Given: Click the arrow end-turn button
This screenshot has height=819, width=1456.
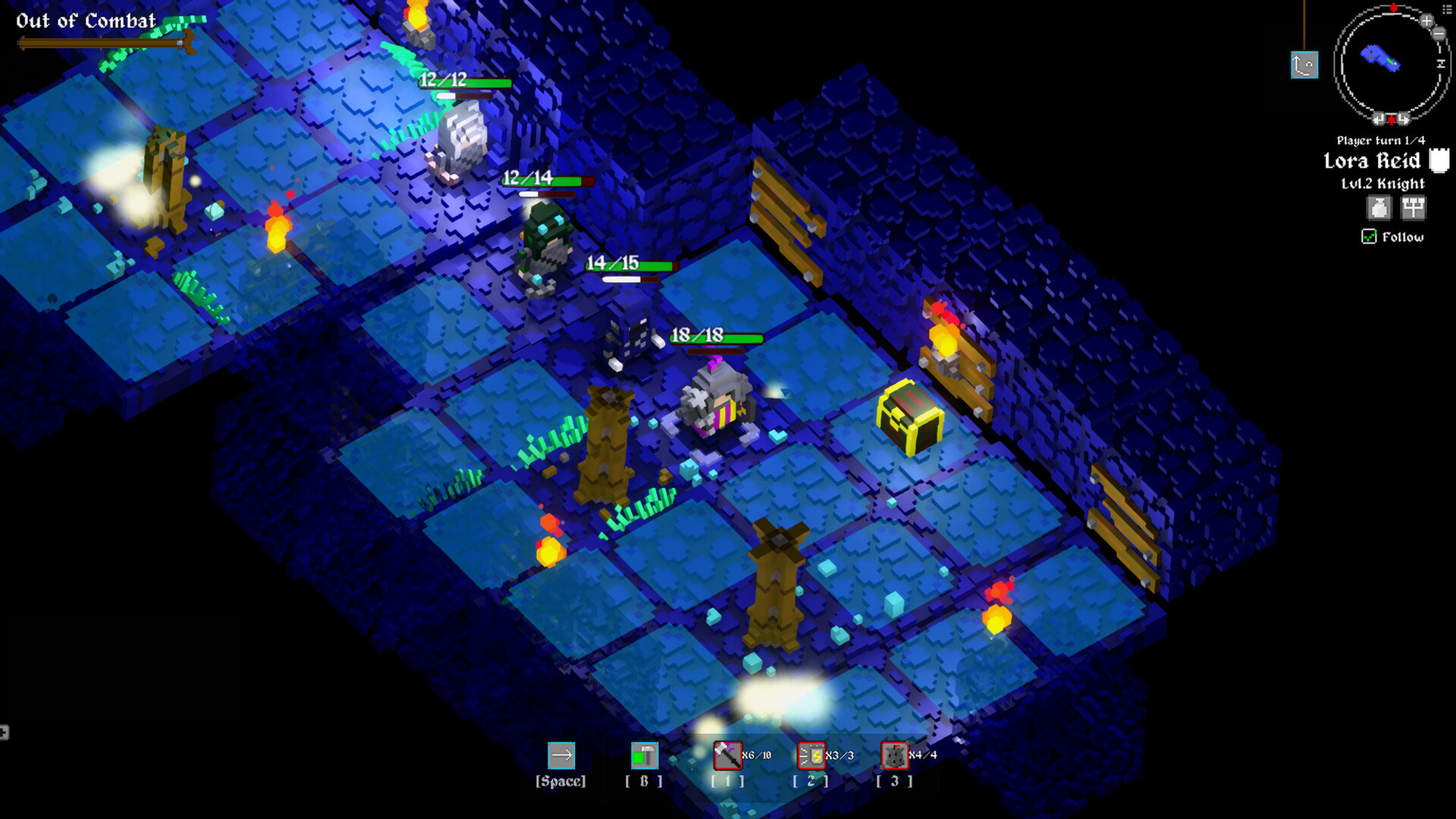Looking at the screenshot, I should pyautogui.click(x=561, y=755).
